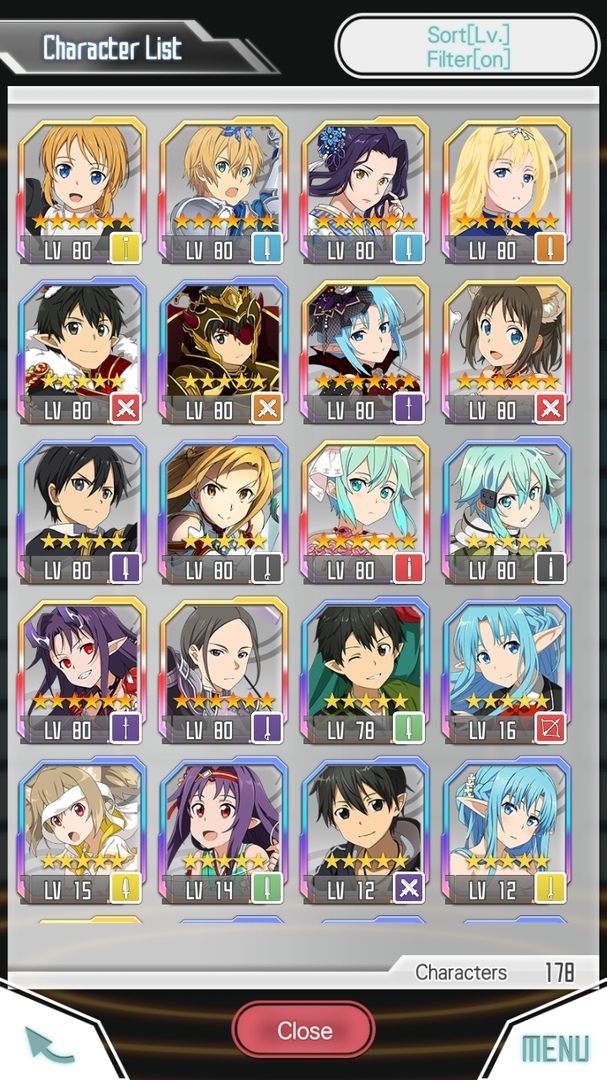The image size is (607, 1080).
Task: Choose the woman with blue flower hairpin
Action: click(x=365, y=192)
